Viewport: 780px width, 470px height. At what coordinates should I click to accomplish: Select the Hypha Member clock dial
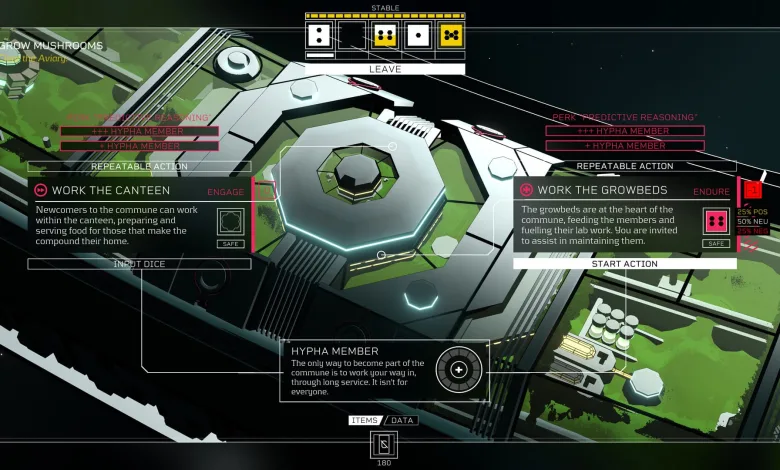pos(459,370)
